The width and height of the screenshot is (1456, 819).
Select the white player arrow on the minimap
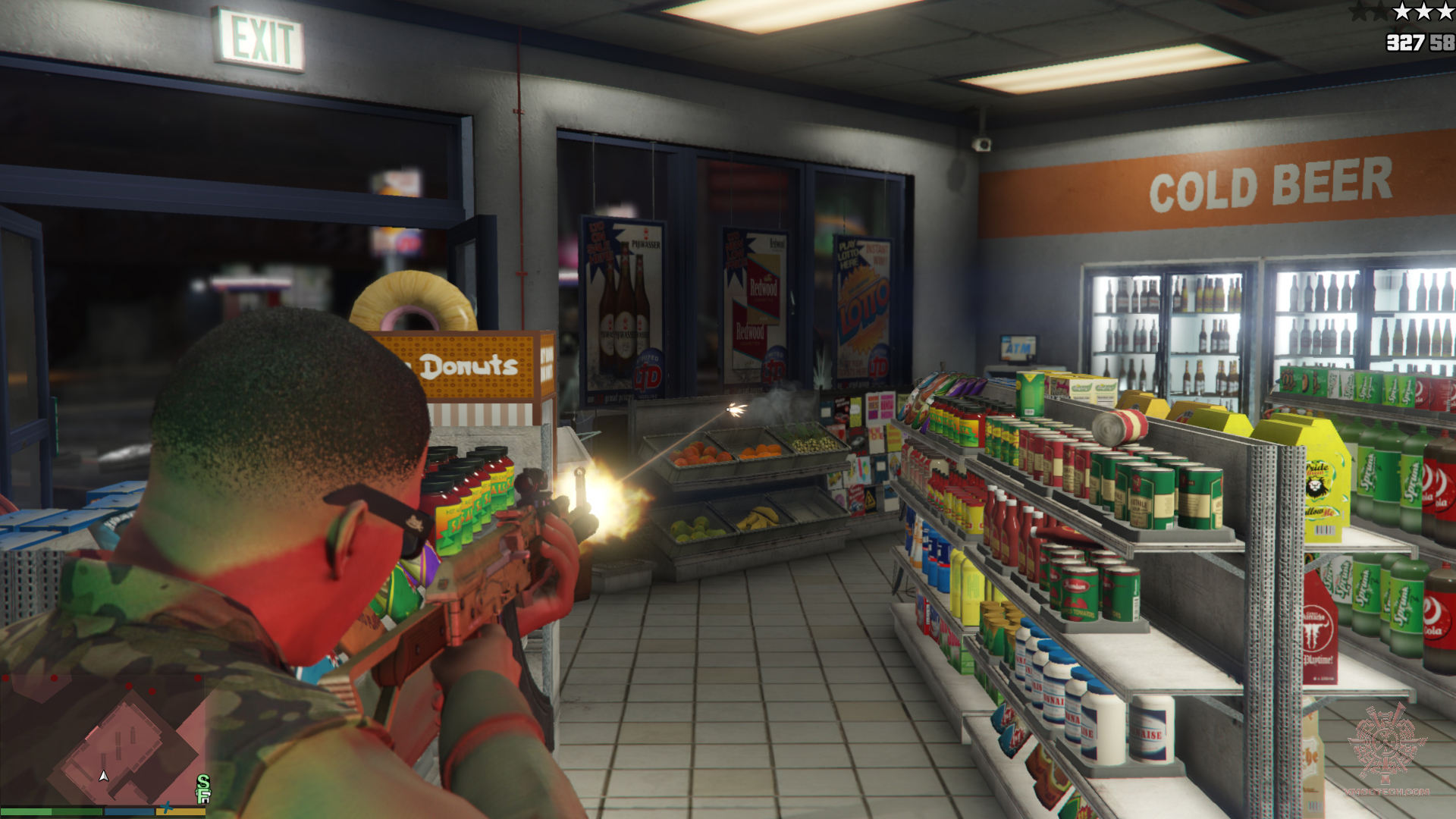[x=104, y=776]
